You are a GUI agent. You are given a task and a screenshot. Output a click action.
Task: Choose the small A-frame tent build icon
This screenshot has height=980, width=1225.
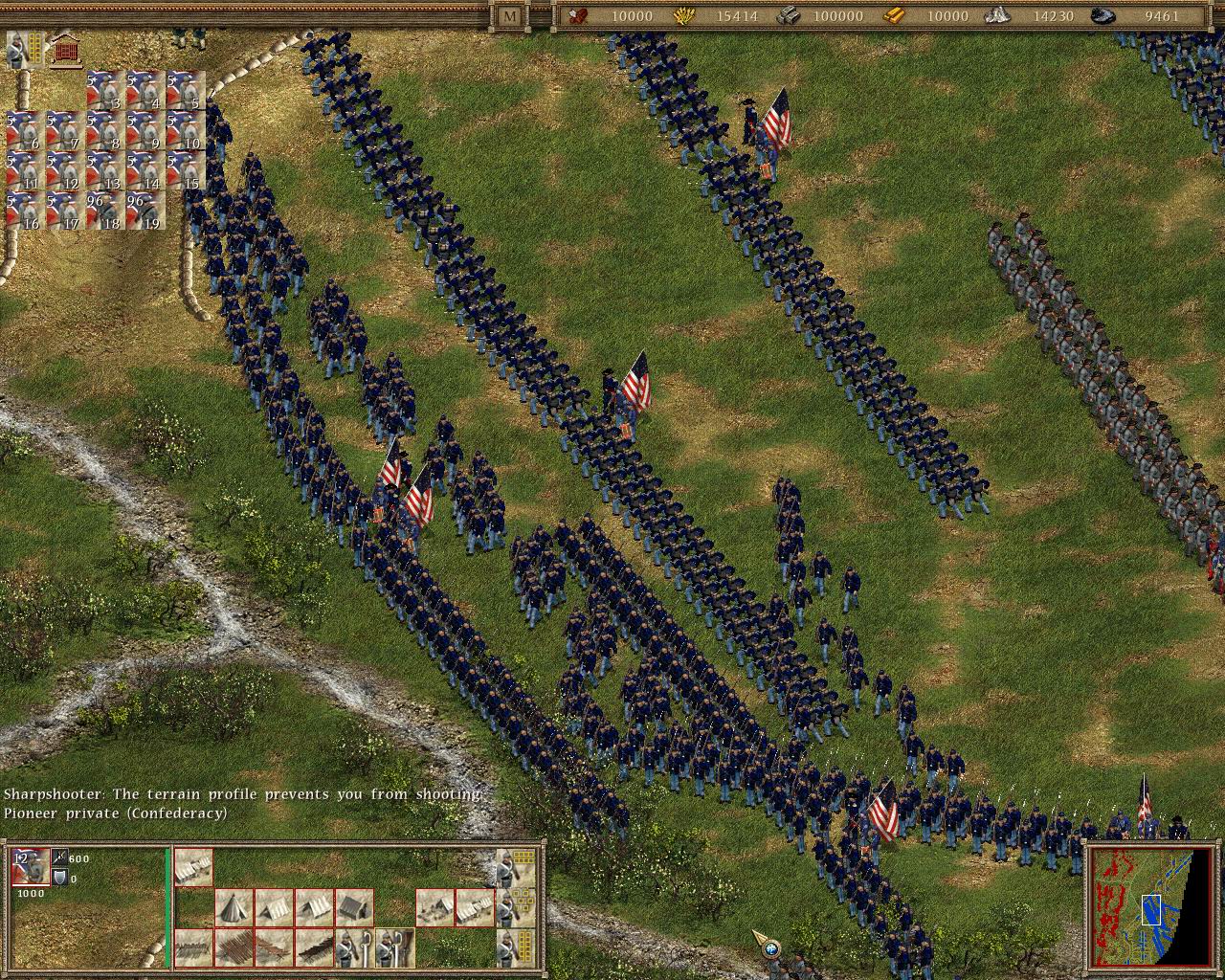tap(275, 906)
